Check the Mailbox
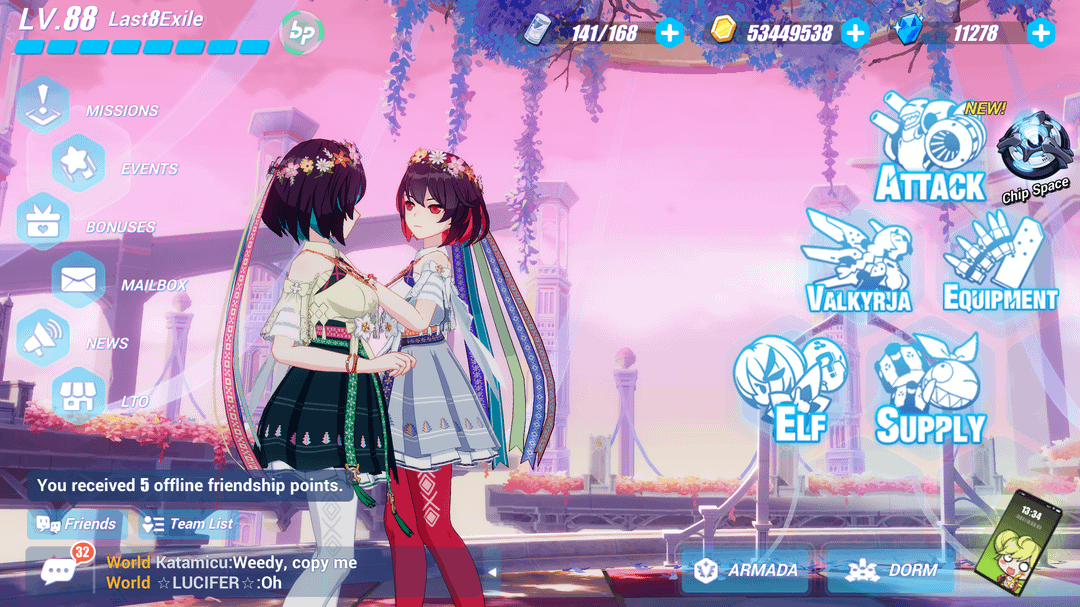 (78, 281)
